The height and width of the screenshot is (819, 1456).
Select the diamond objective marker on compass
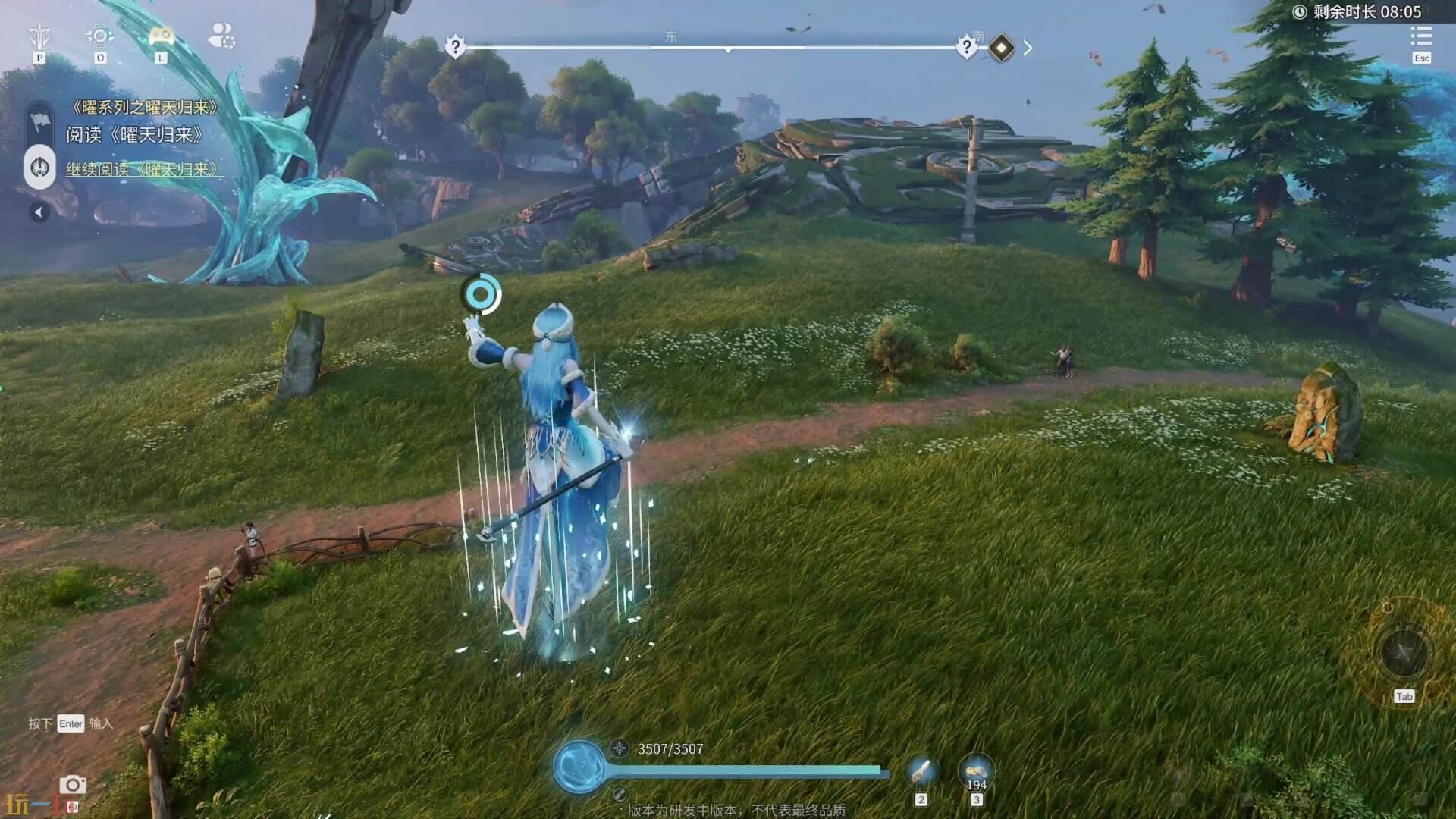(x=1002, y=48)
